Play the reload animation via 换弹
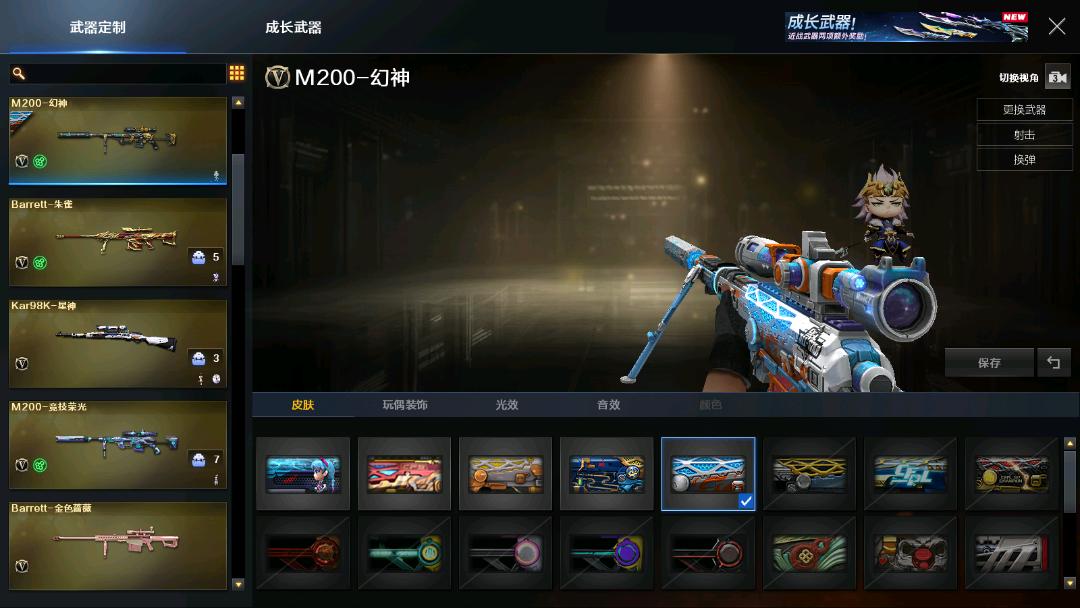Image resolution: width=1080 pixels, height=608 pixels. pyautogui.click(x=1024, y=160)
